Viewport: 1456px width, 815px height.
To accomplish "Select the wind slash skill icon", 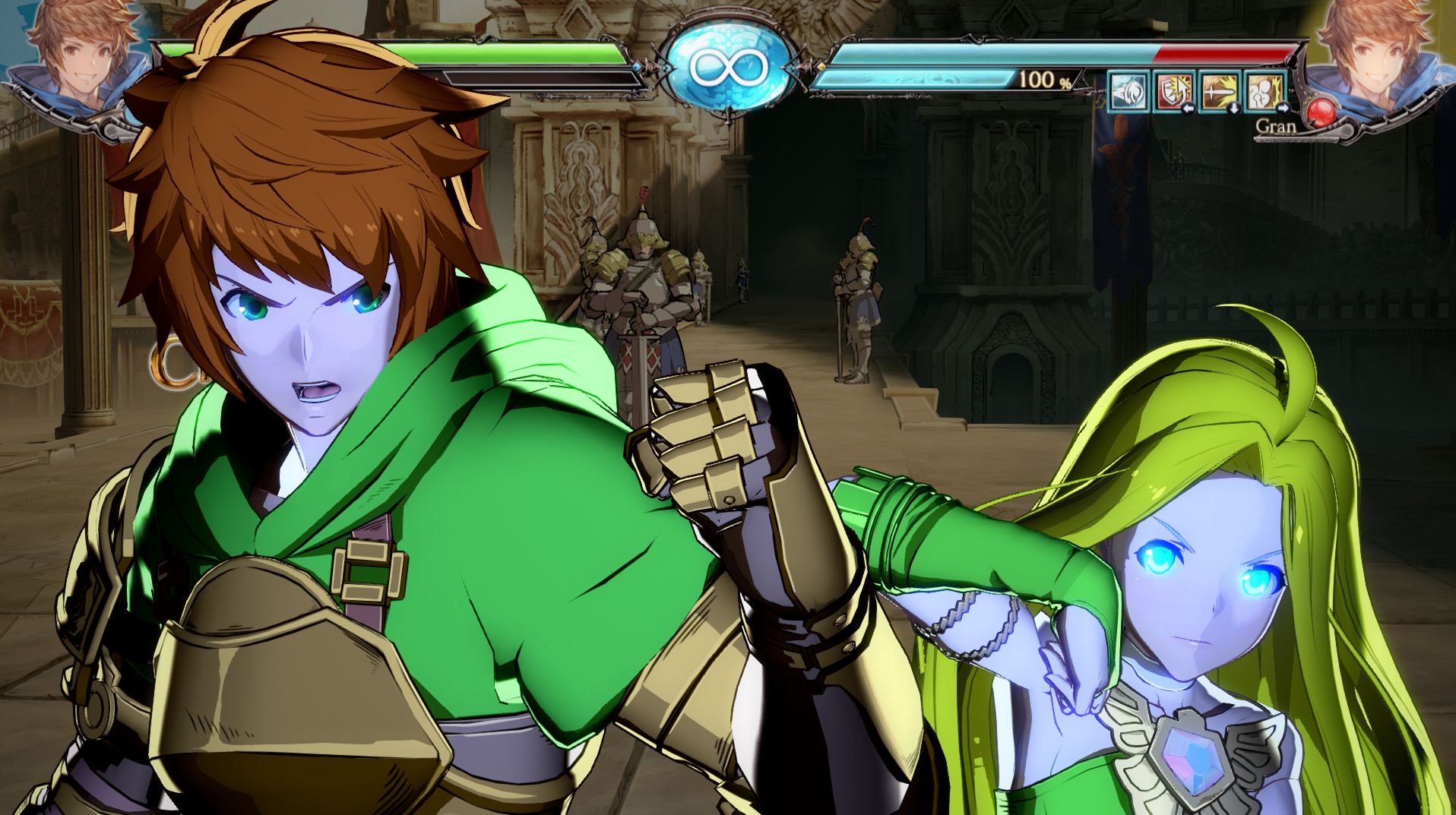I will 1128,92.
